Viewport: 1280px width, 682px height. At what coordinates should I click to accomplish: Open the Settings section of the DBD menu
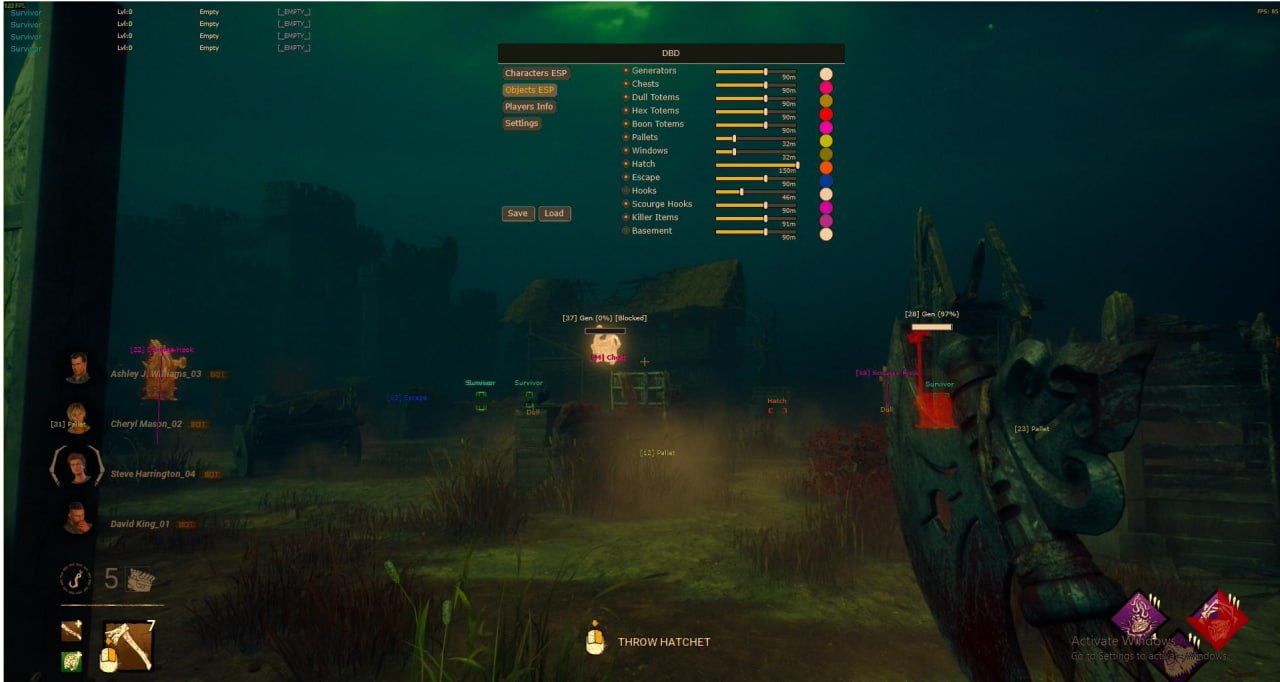click(521, 124)
